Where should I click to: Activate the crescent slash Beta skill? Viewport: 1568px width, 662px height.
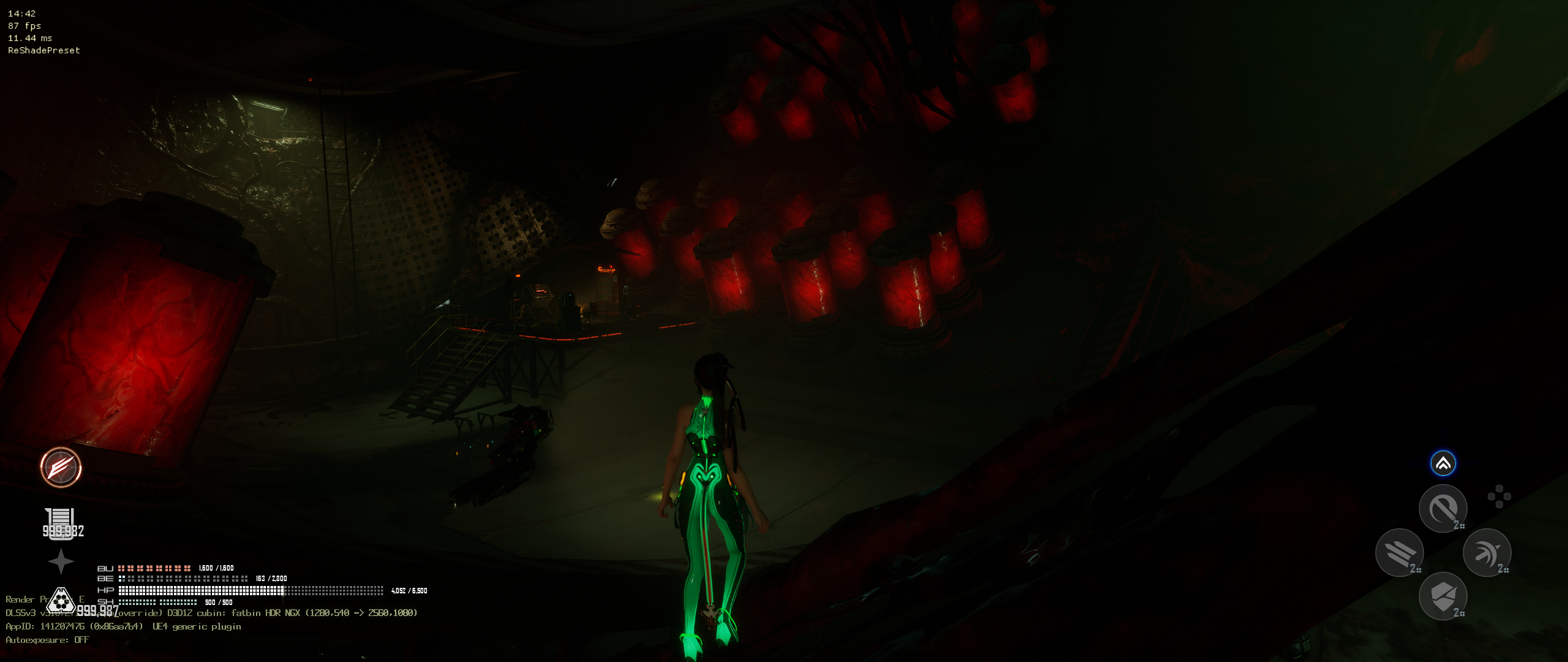click(1487, 552)
